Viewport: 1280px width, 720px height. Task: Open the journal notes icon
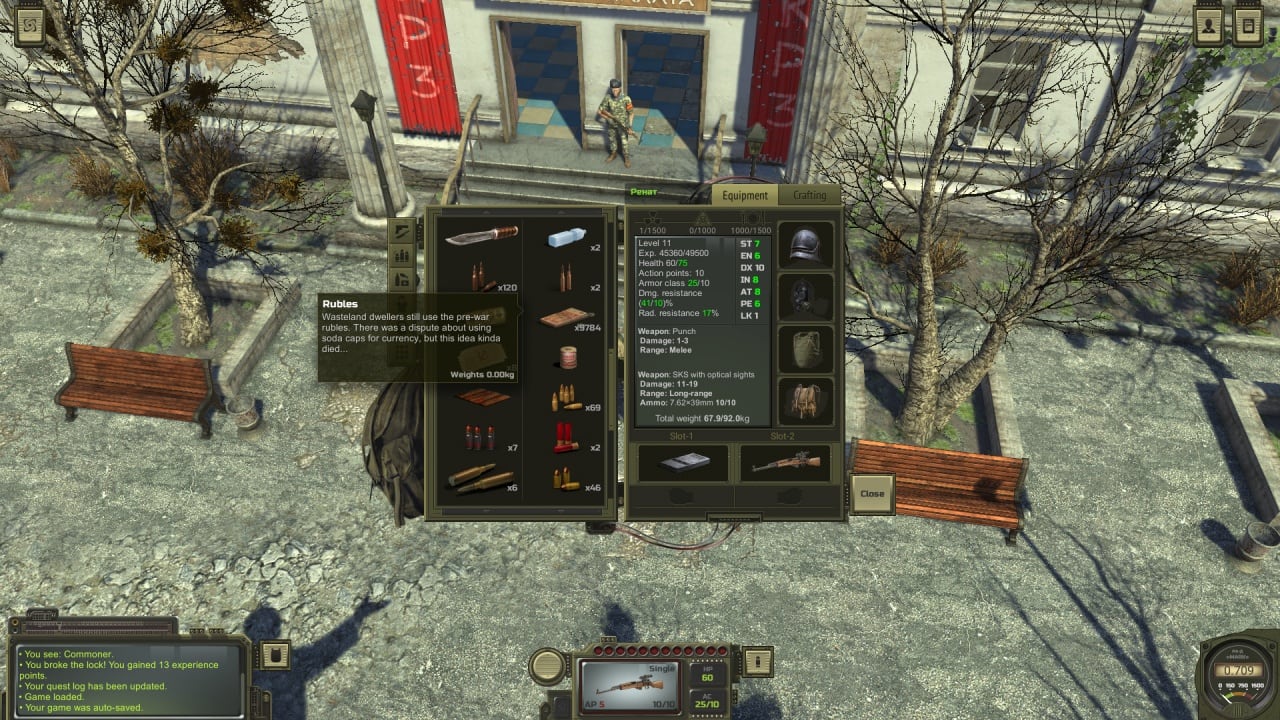coord(1248,27)
